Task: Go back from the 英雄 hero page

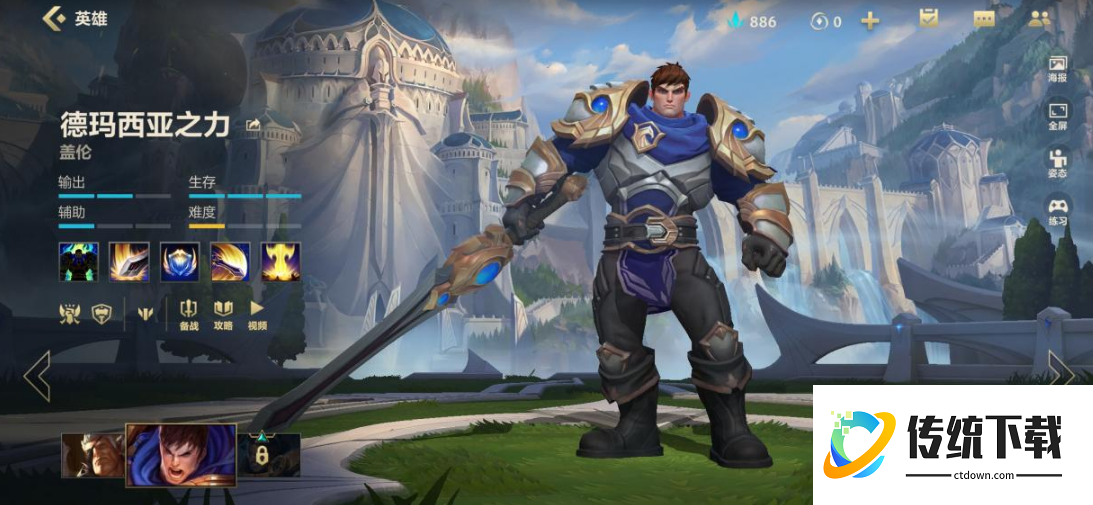Action: click(53, 18)
